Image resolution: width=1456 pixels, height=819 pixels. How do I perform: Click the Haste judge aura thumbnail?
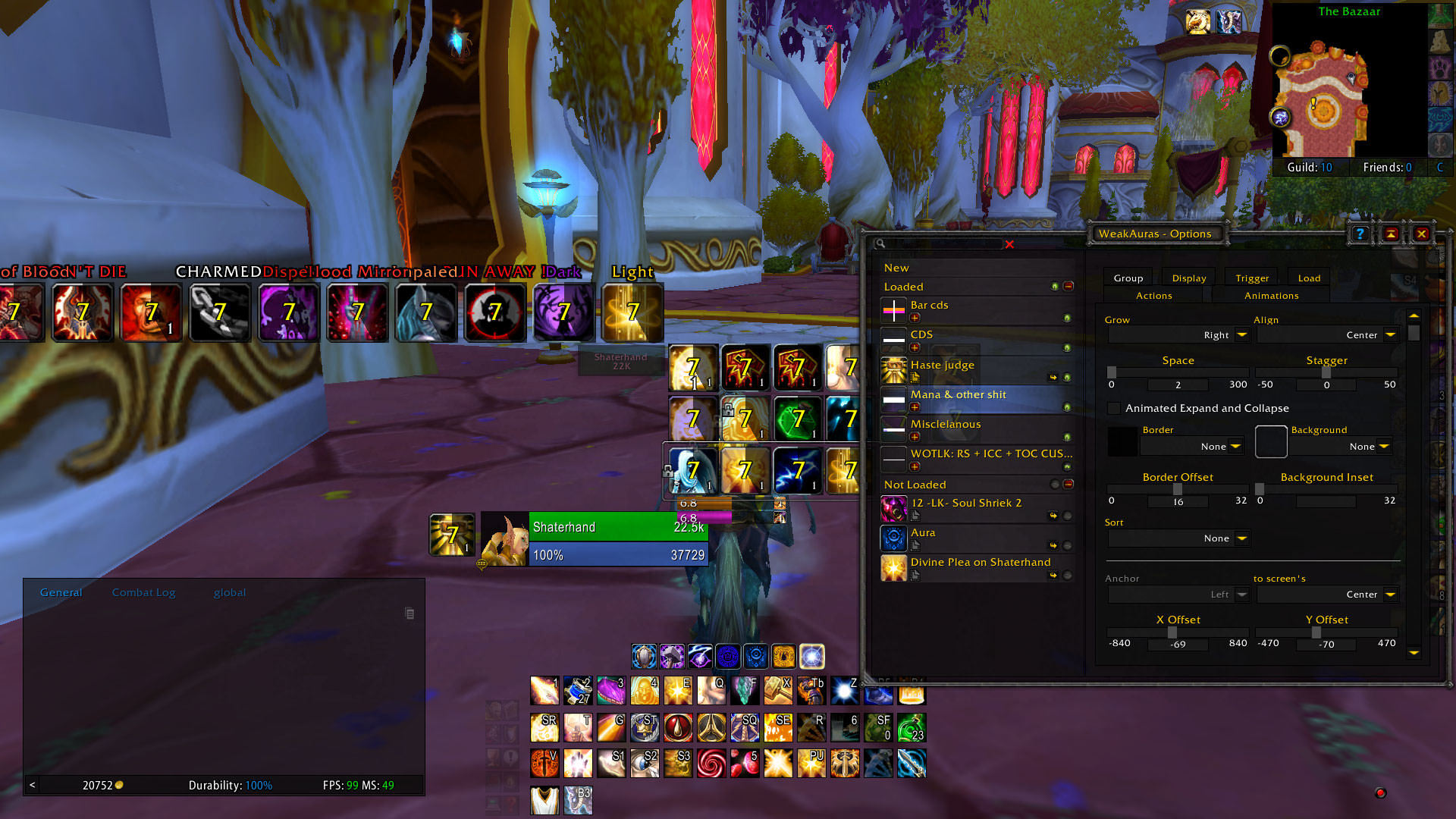pyautogui.click(x=893, y=370)
